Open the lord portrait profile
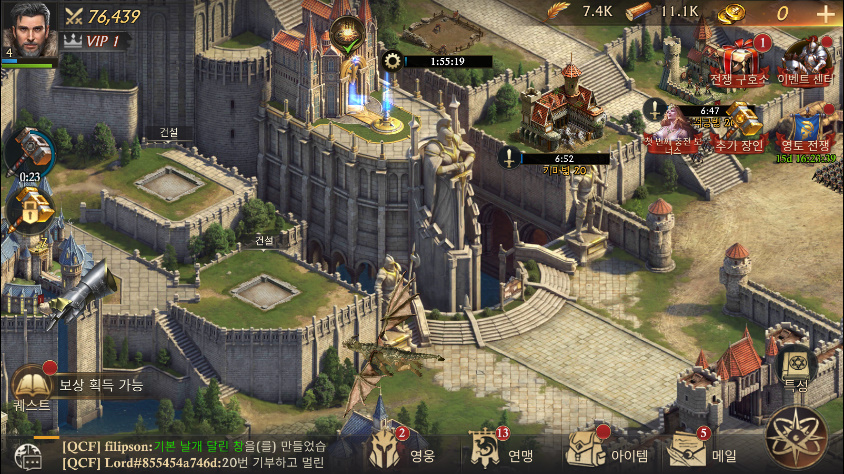The image size is (844, 474). [29, 31]
